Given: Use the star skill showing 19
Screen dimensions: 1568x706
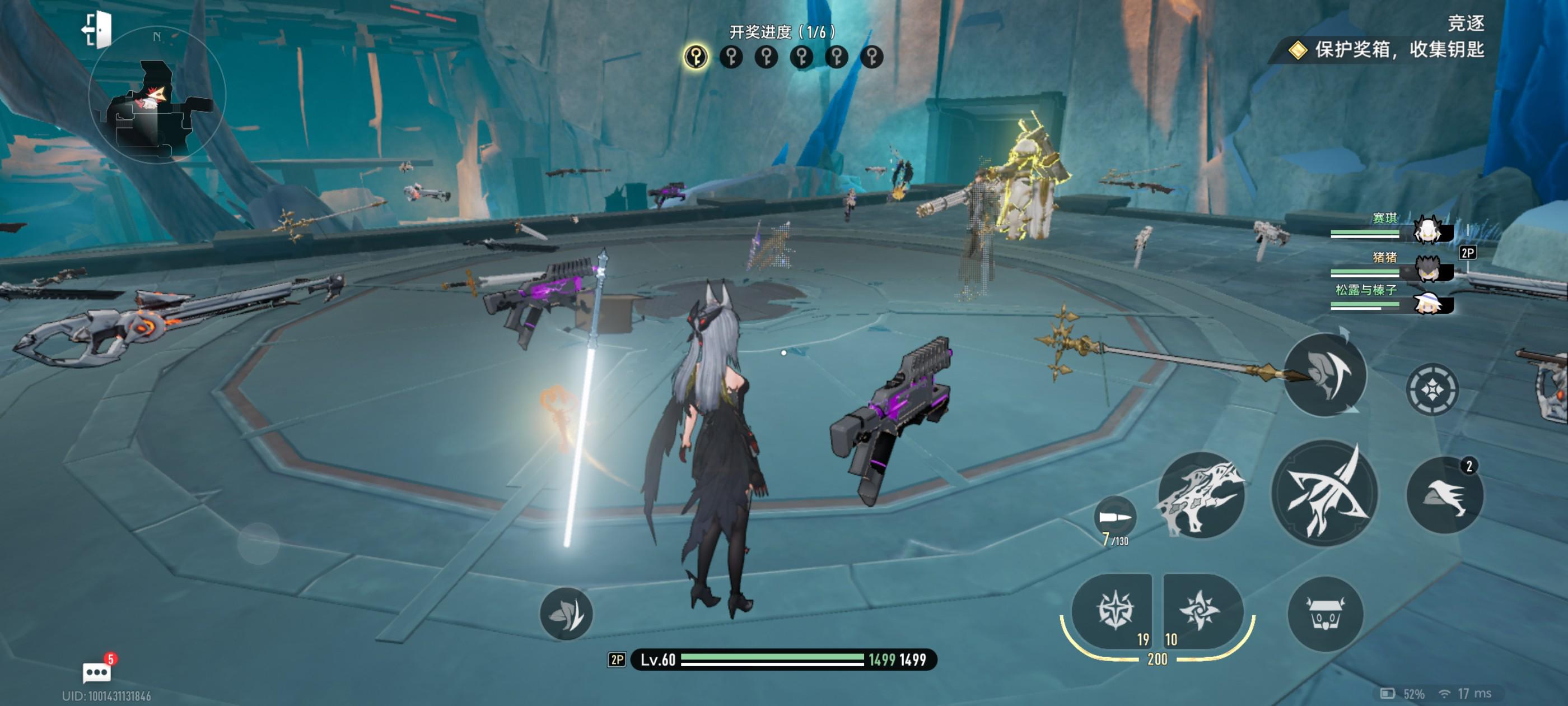Looking at the screenshot, I should [x=1113, y=610].
